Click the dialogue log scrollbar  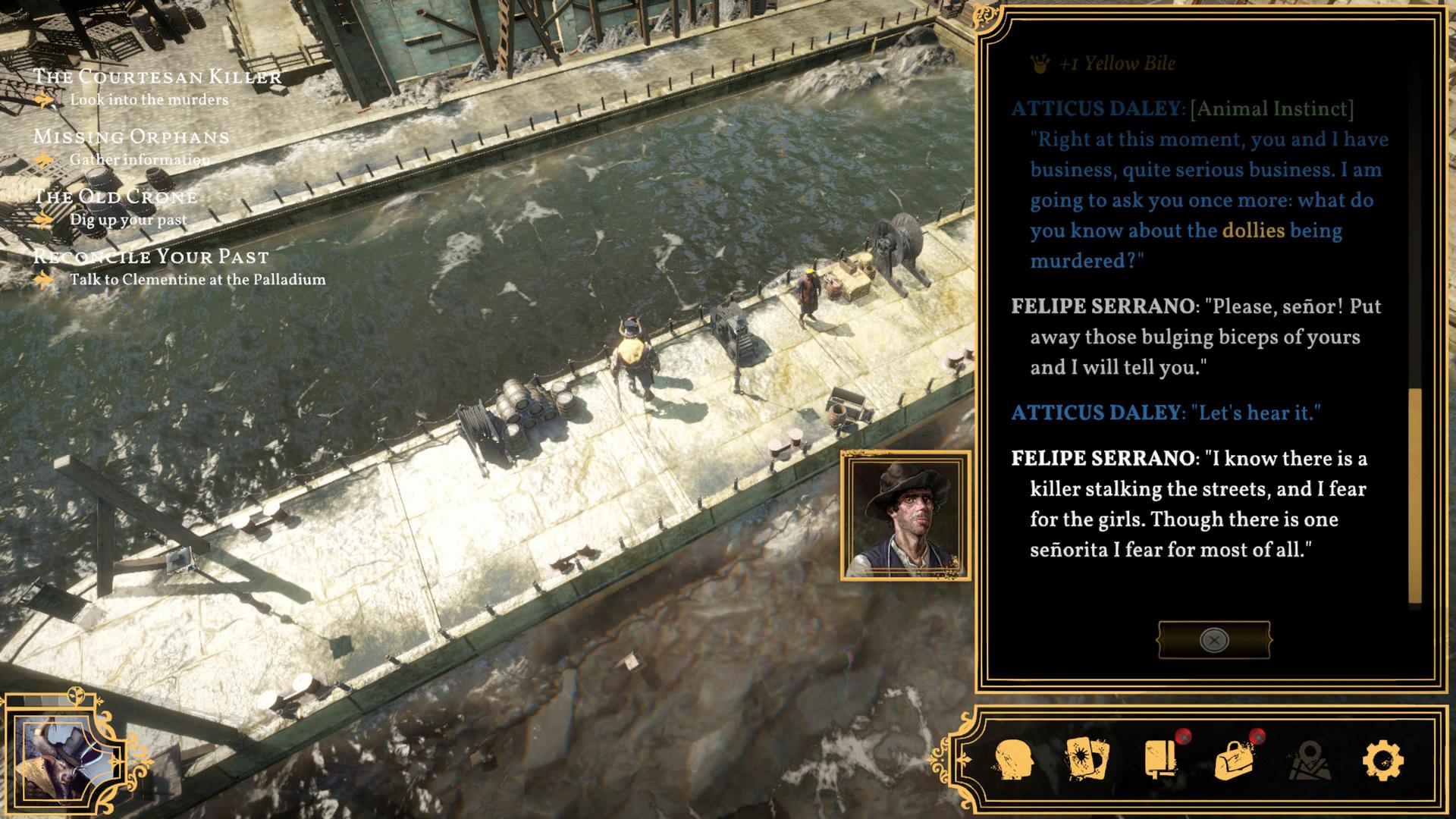pyautogui.click(x=1414, y=496)
